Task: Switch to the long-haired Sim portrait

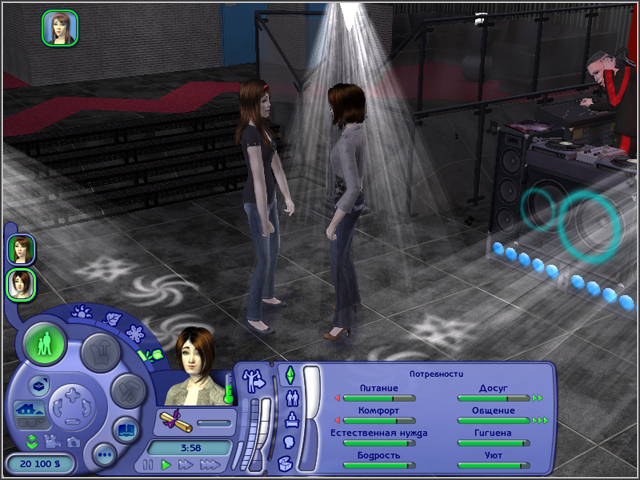Action: tap(20, 249)
